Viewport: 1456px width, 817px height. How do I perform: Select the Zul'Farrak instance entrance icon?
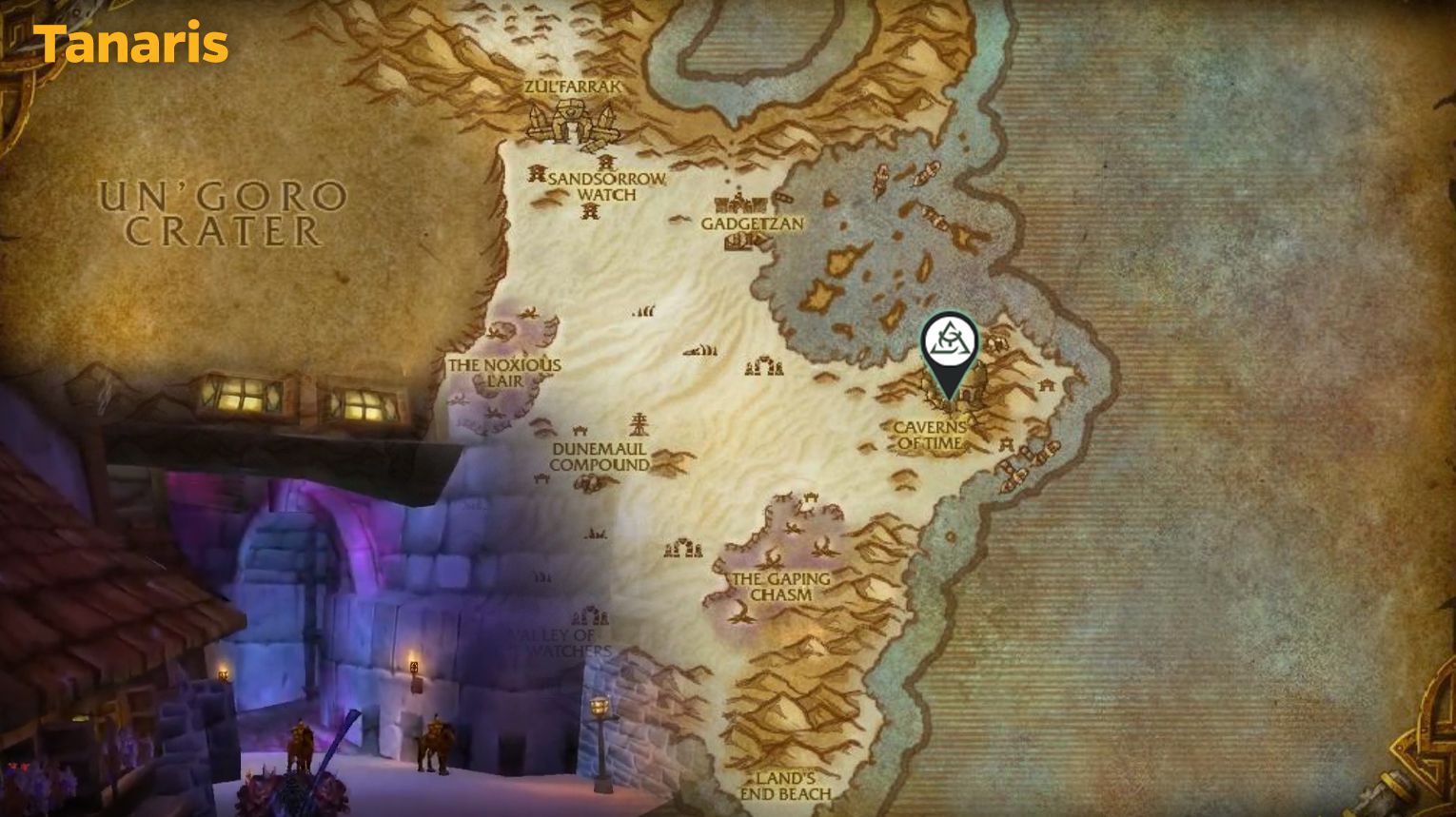click(571, 122)
